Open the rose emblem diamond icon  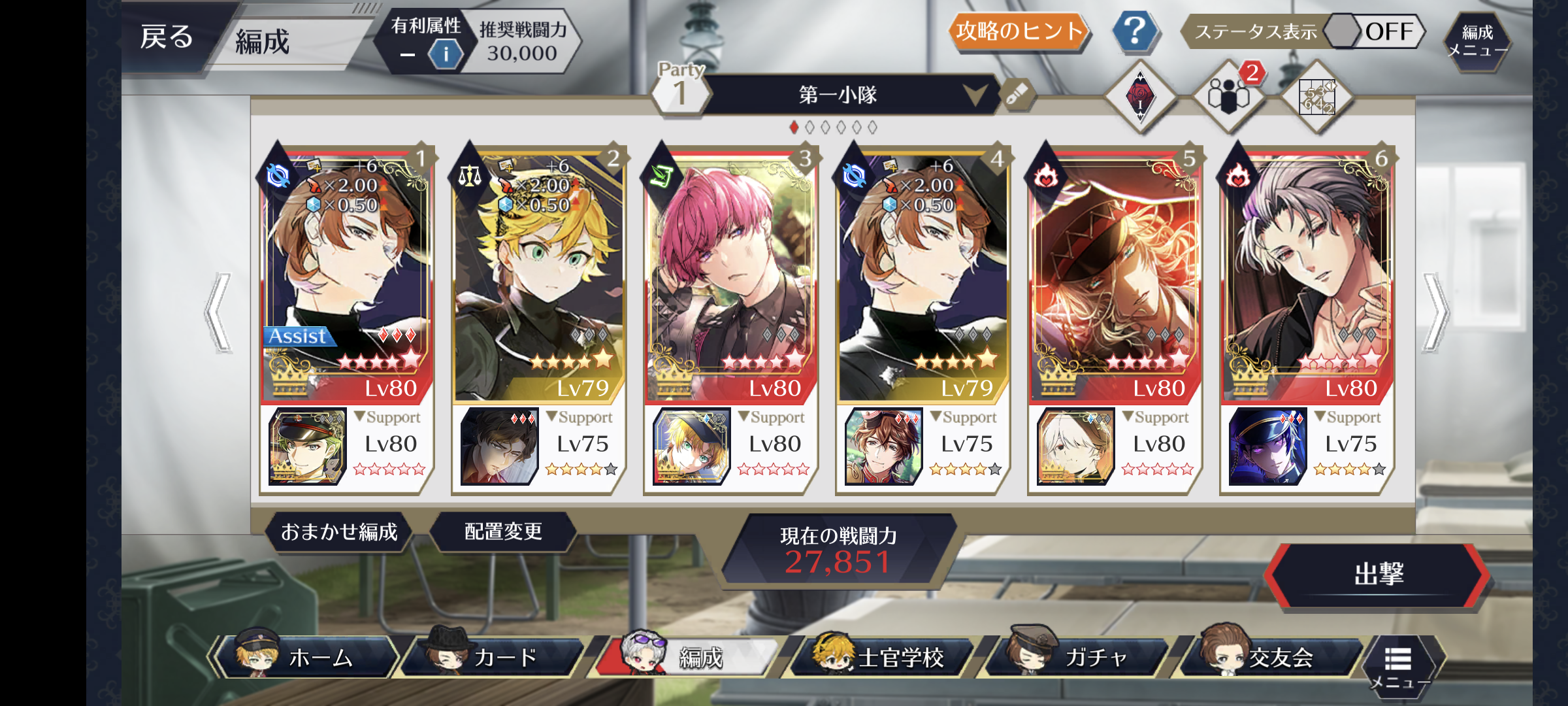click(x=1140, y=97)
